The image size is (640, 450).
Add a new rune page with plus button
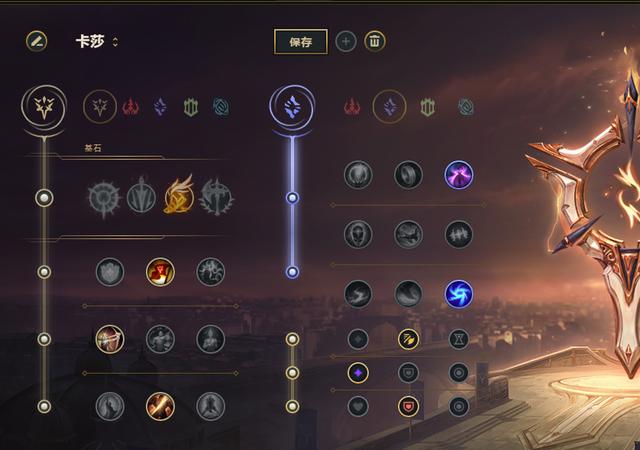(346, 41)
